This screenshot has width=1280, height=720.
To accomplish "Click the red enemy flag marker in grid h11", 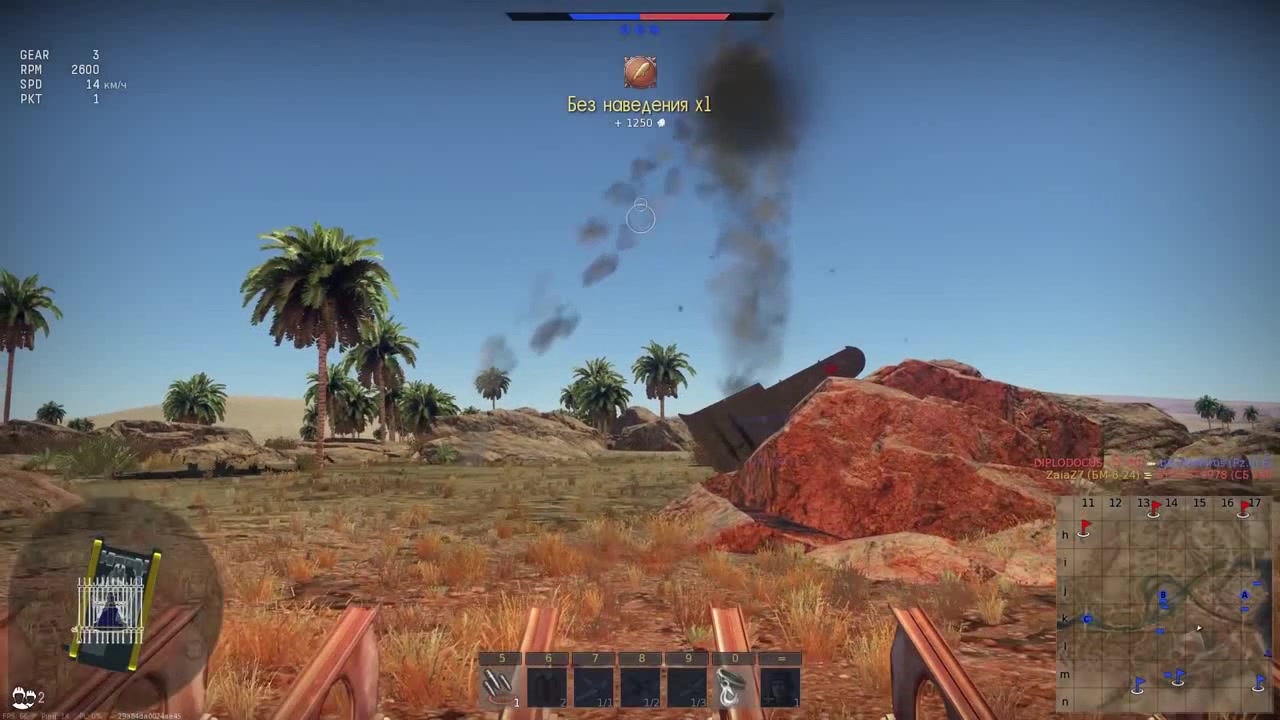I will click(1085, 528).
